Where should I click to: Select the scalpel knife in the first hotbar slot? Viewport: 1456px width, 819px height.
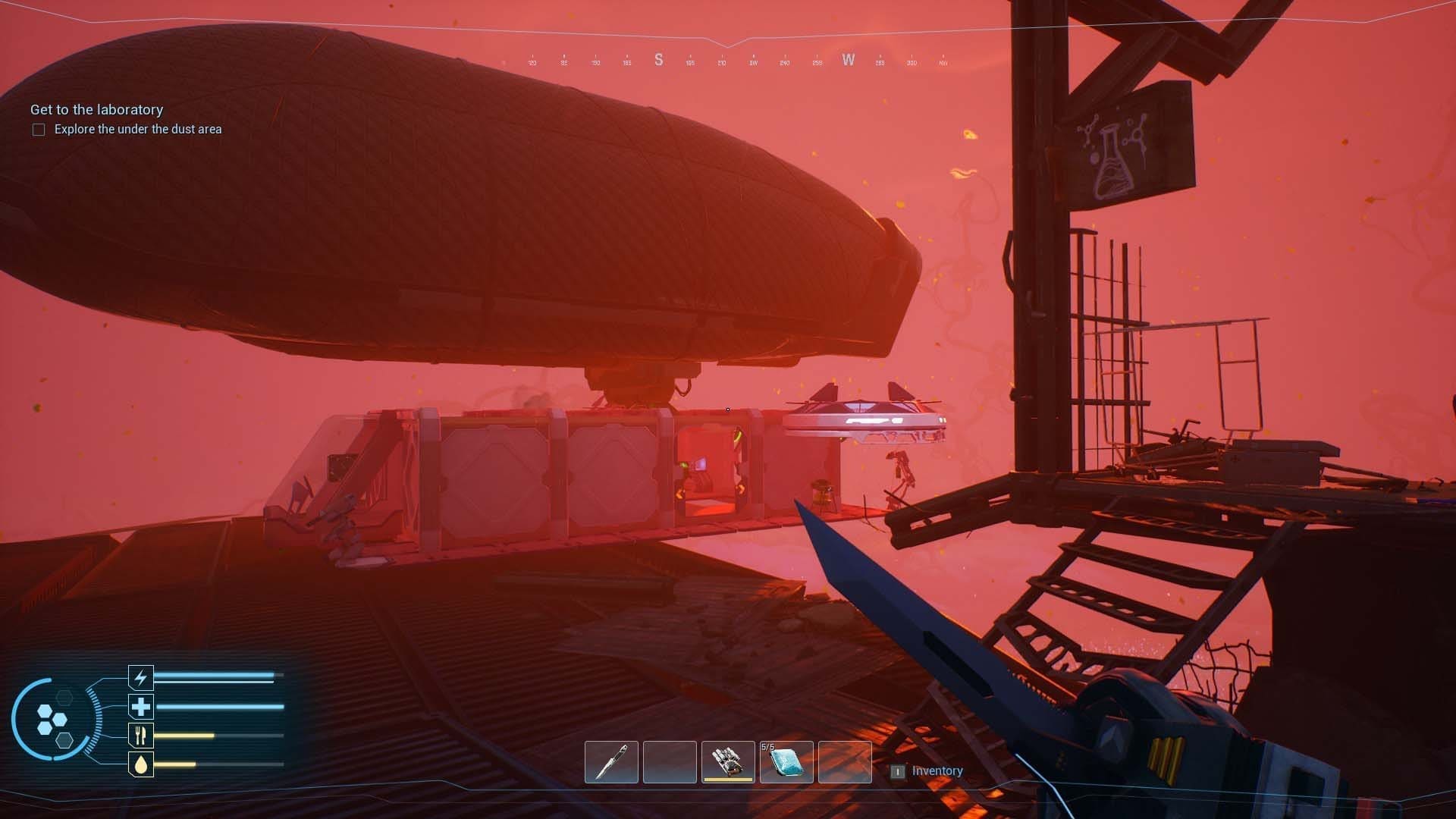click(611, 762)
